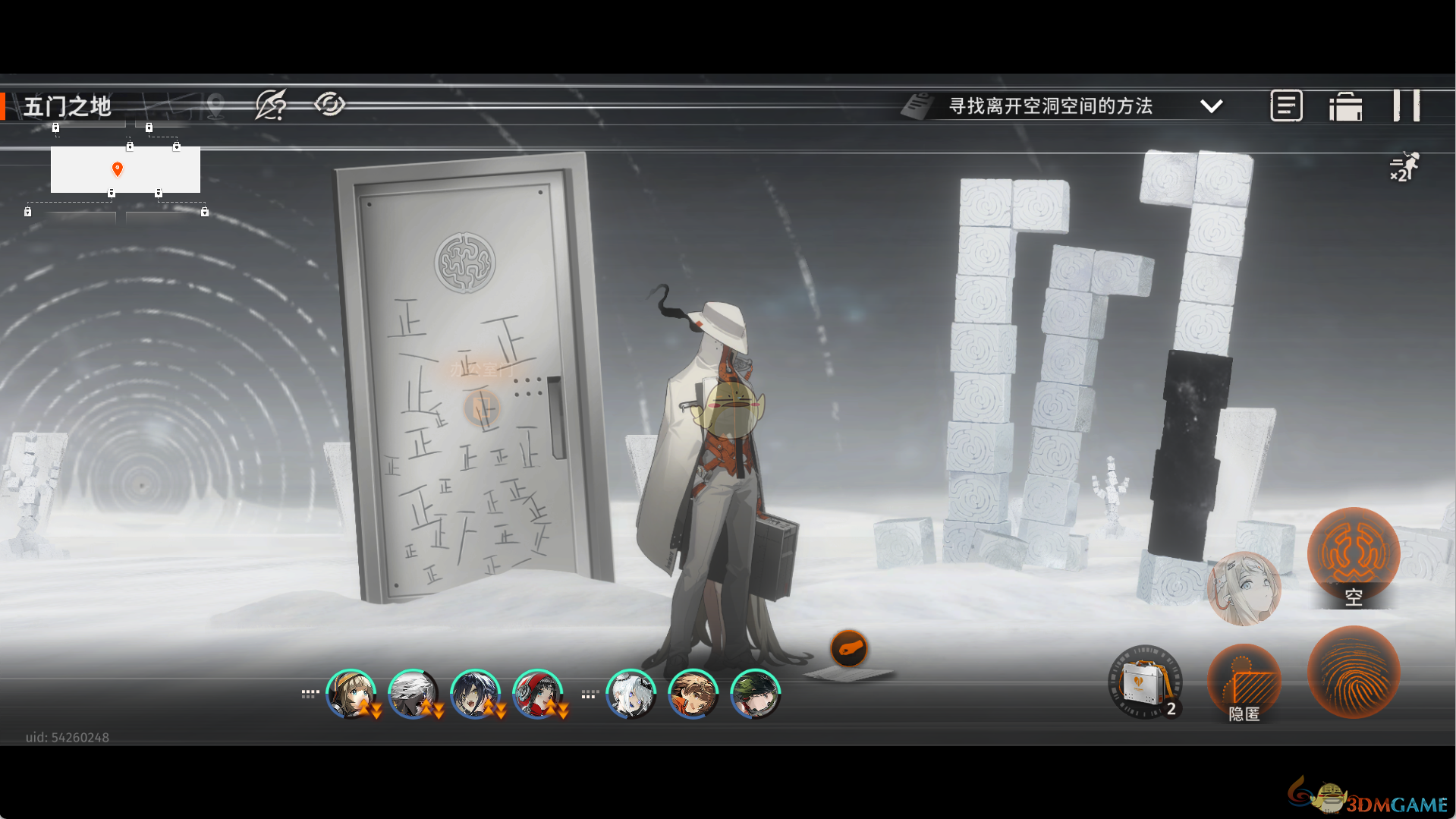Select the green-haired party member portrait
The height and width of the screenshot is (819, 1456).
pyautogui.click(x=755, y=694)
